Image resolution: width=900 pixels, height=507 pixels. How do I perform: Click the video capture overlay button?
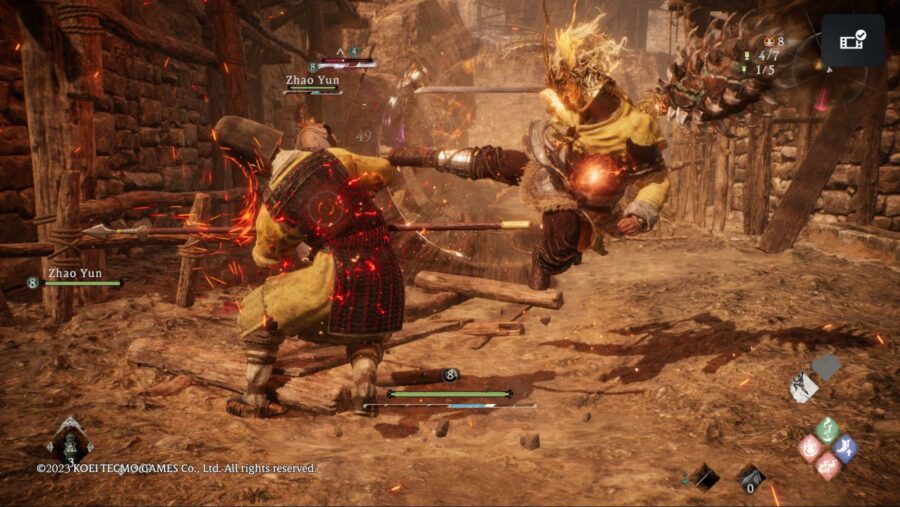click(853, 41)
